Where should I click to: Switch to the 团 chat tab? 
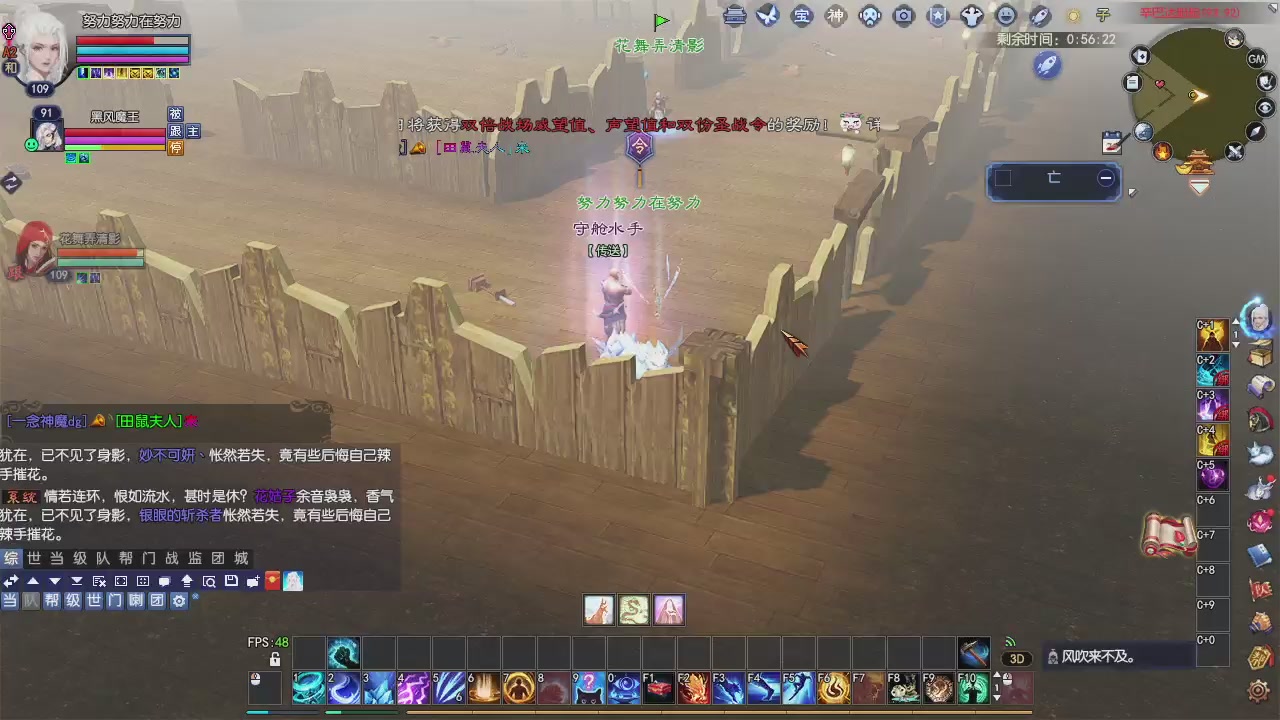216,559
